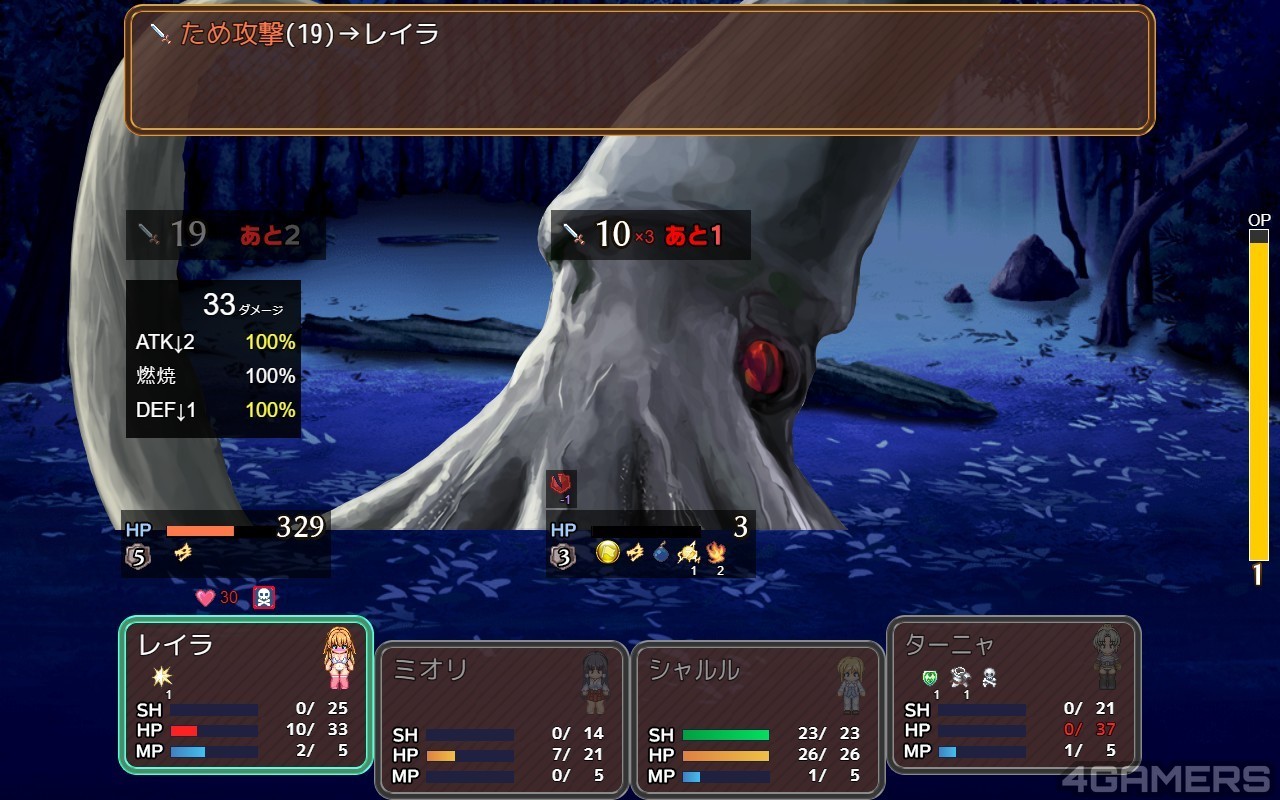Click the orange flame burn status icon
This screenshot has height=800, width=1280.
click(x=716, y=552)
